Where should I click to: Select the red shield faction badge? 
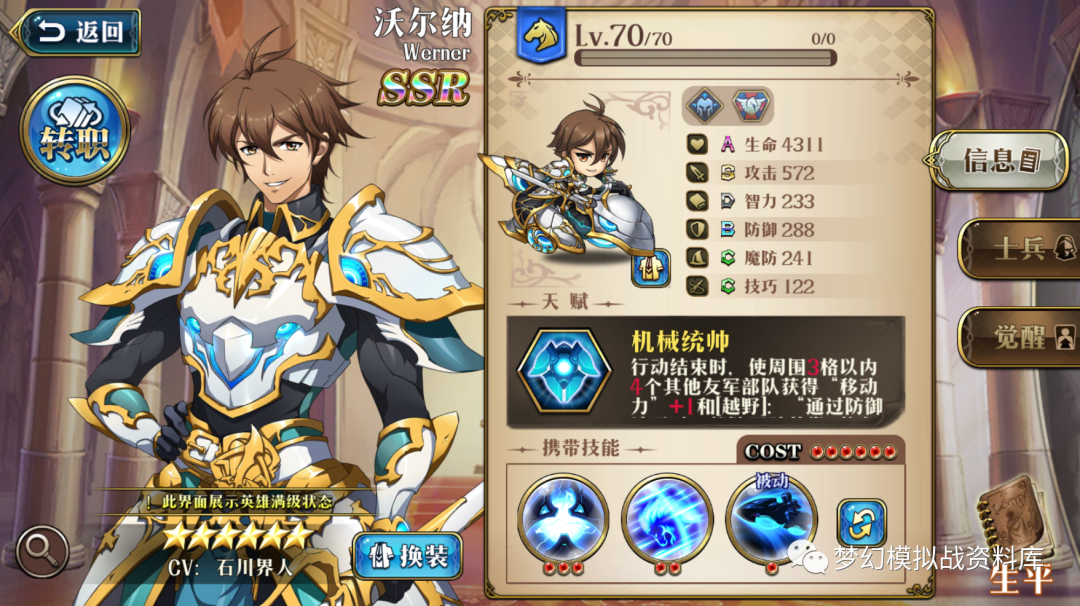pos(750,106)
